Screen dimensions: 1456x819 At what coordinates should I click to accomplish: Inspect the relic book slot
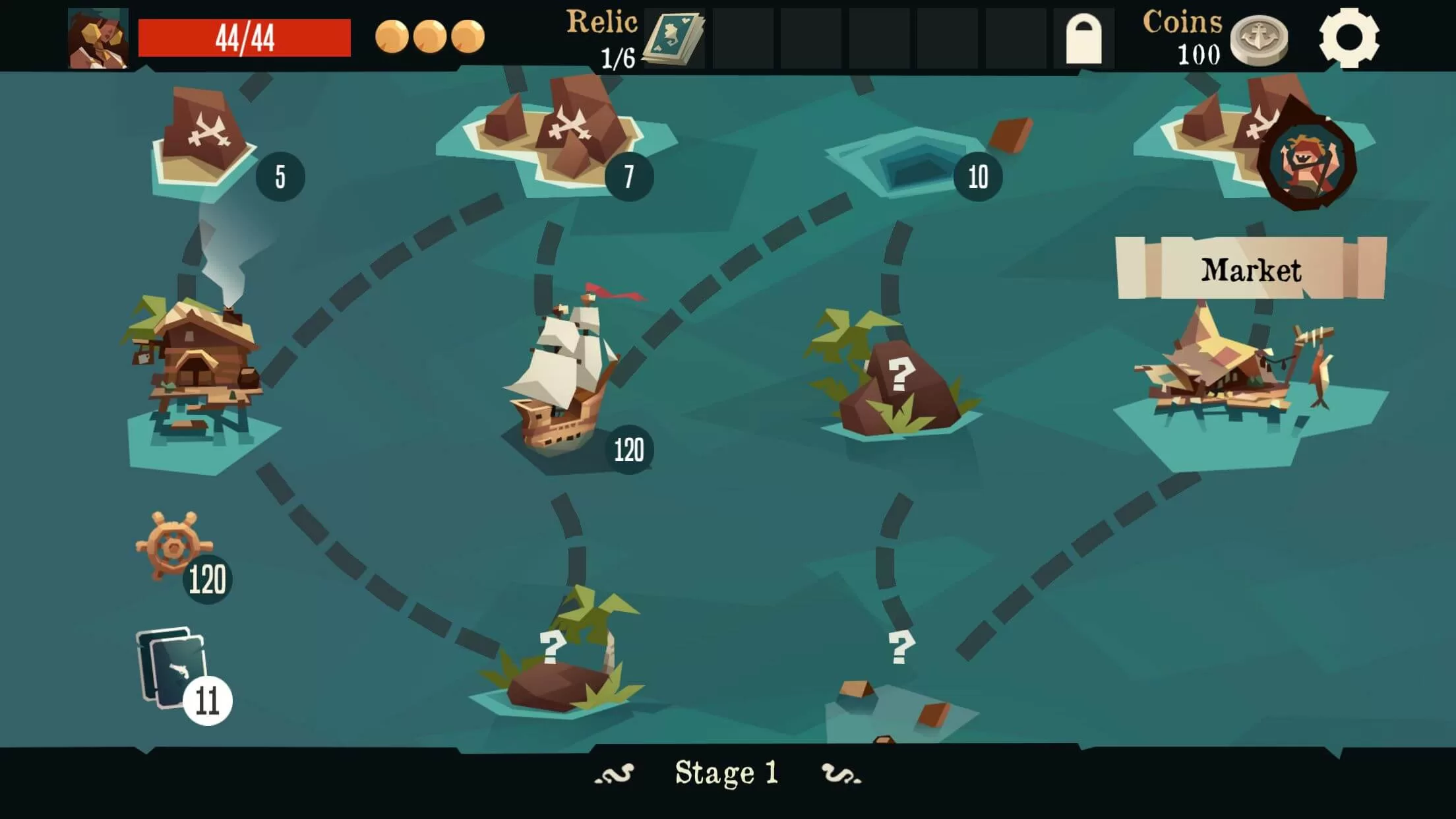point(673,38)
